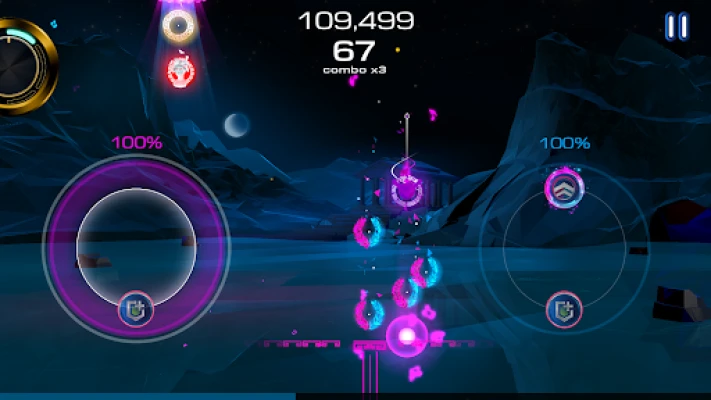Pause the game with the pause button
This screenshot has width=711, height=400.
(676, 26)
